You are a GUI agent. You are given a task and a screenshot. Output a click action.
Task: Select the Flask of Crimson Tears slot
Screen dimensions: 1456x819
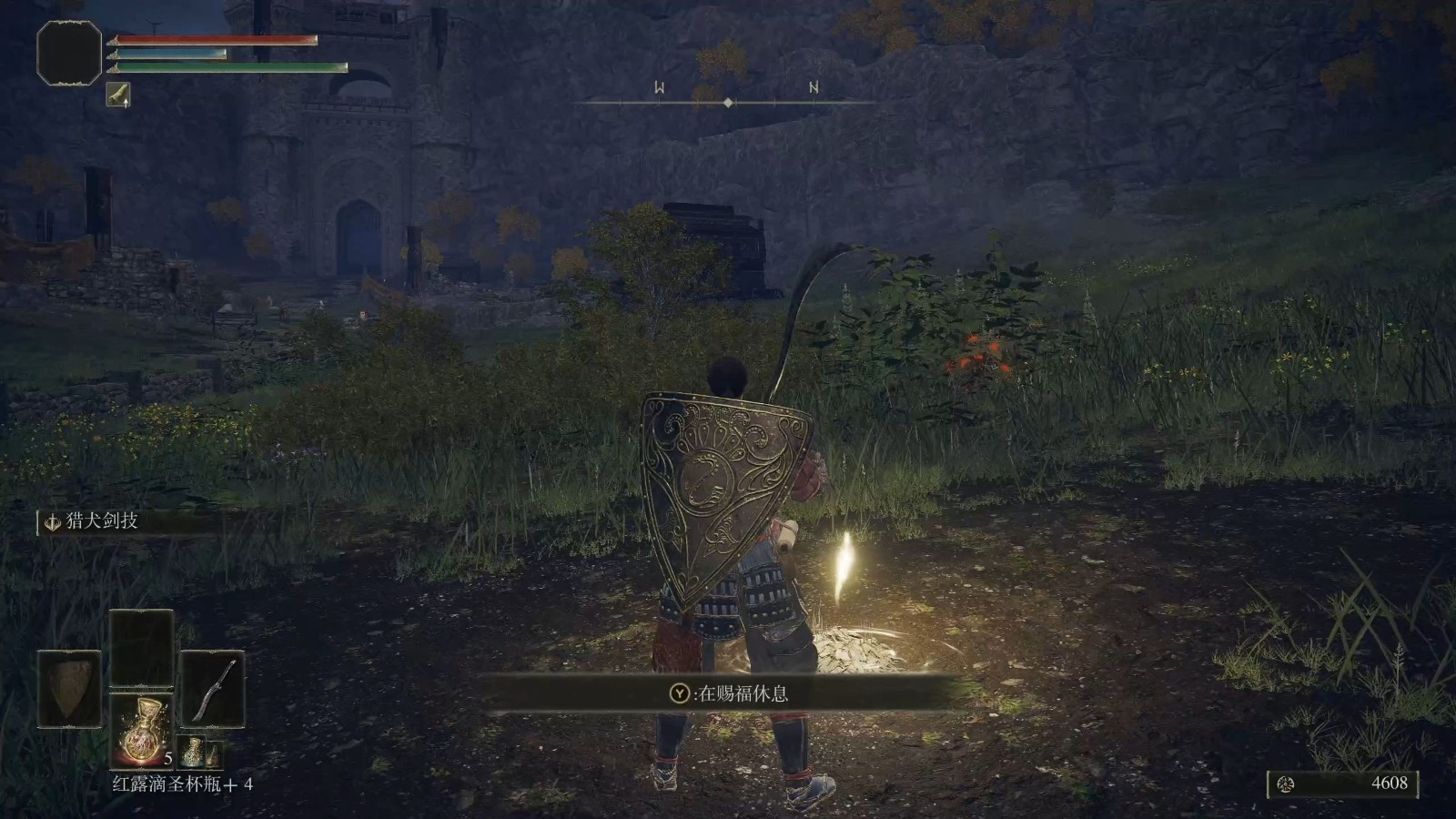141,731
